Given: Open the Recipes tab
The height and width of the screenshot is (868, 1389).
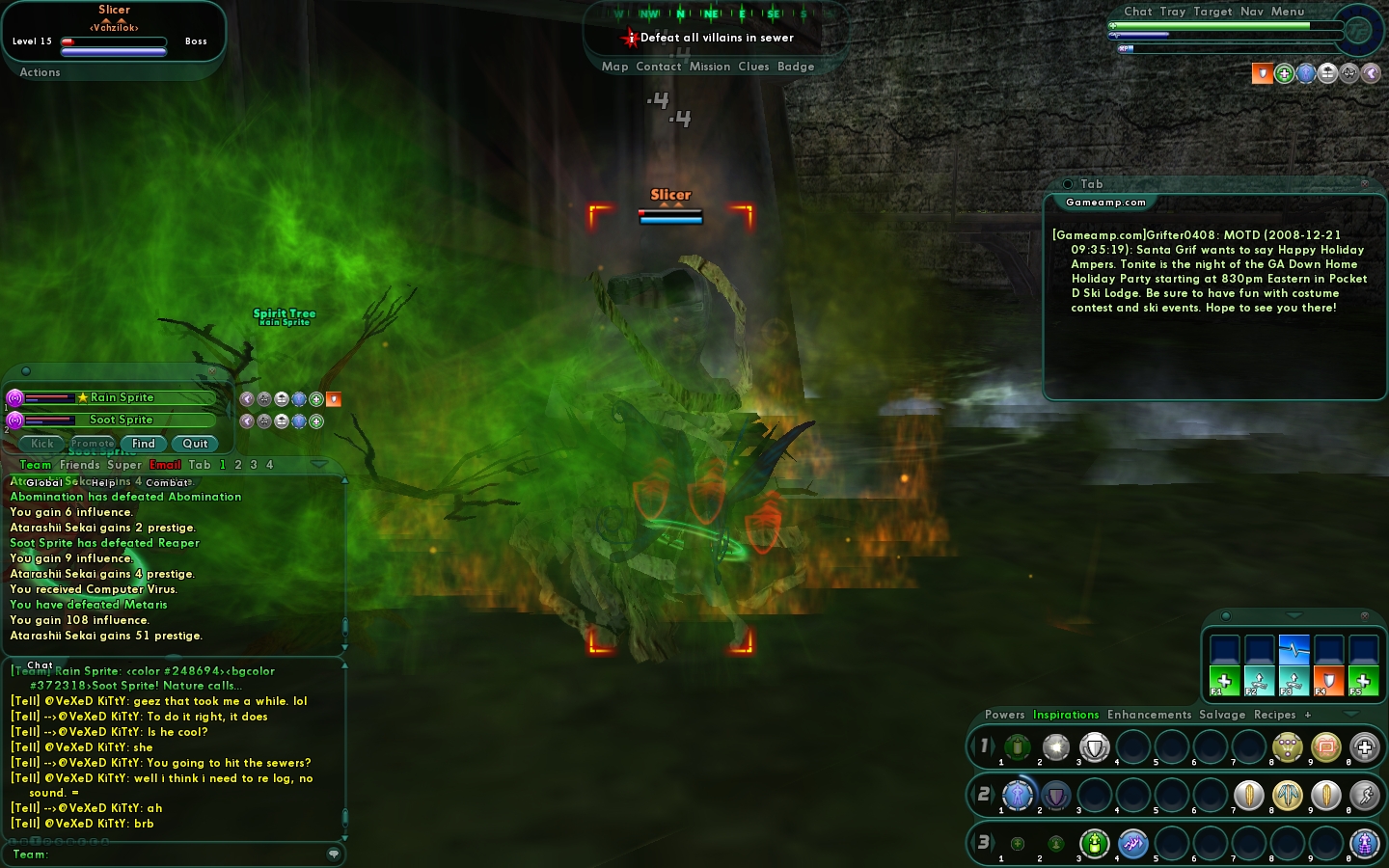Looking at the screenshot, I should [x=1274, y=715].
